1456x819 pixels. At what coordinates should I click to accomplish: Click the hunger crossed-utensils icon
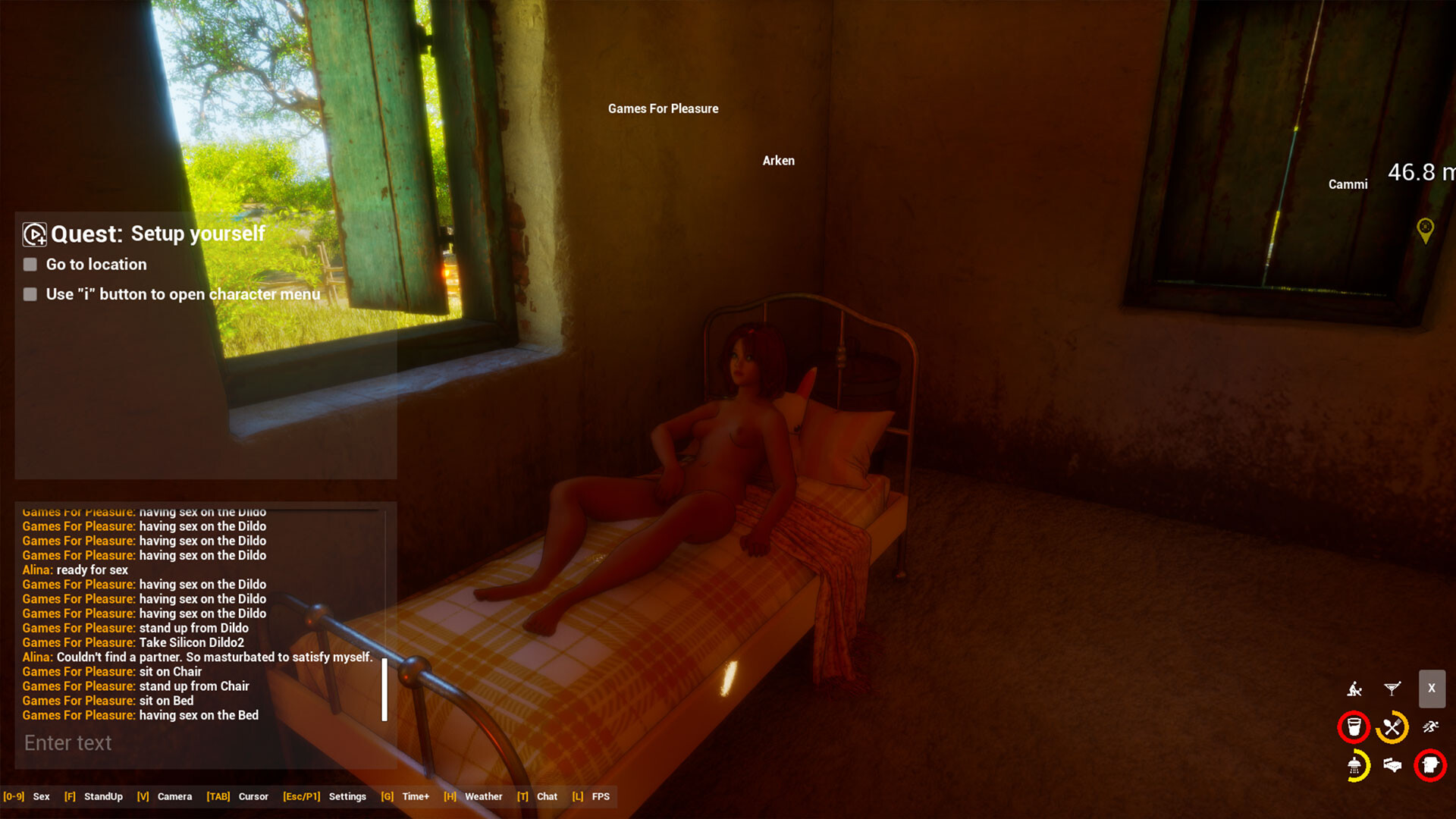coord(1391,727)
